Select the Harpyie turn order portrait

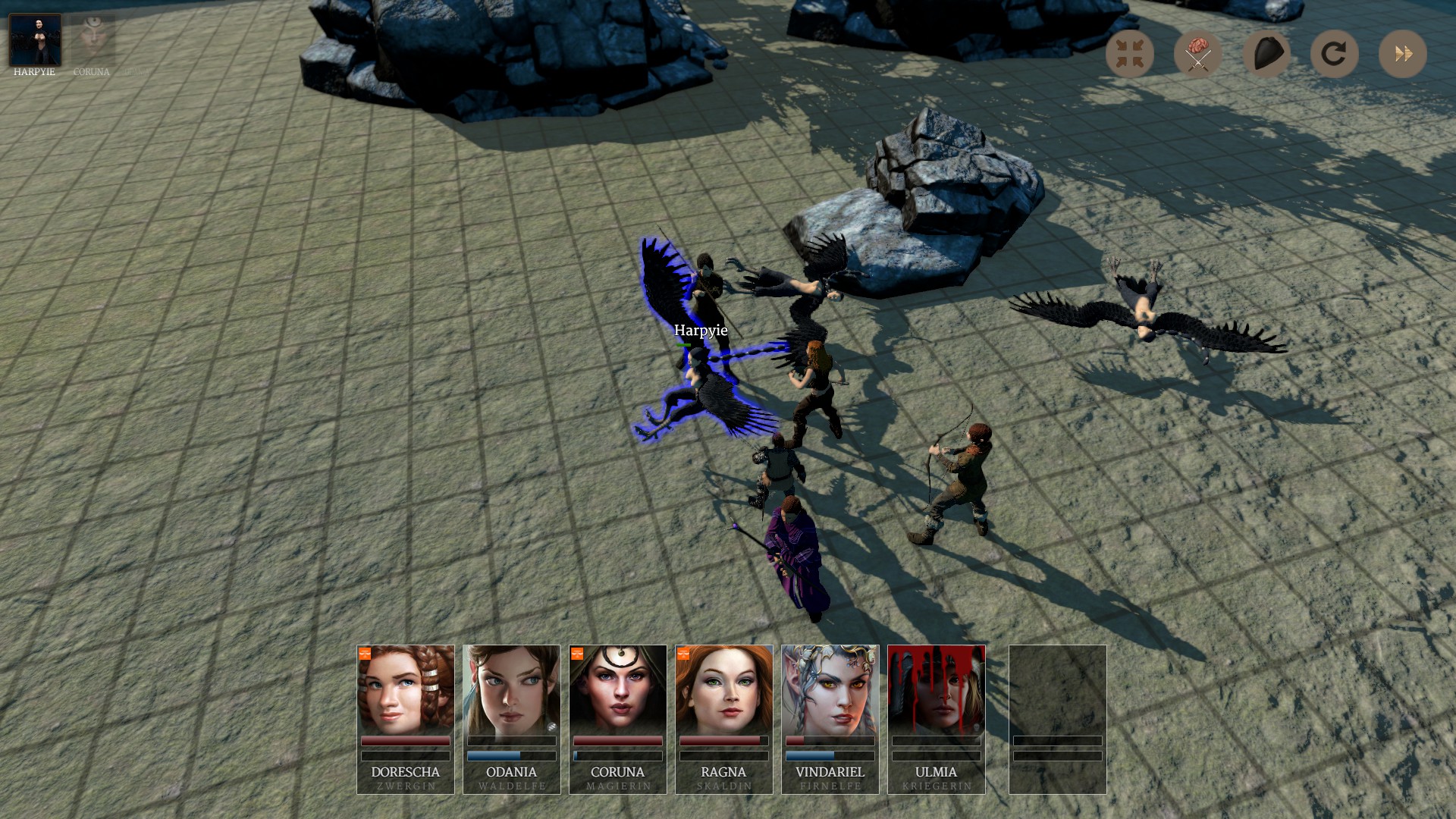coord(35,40)
